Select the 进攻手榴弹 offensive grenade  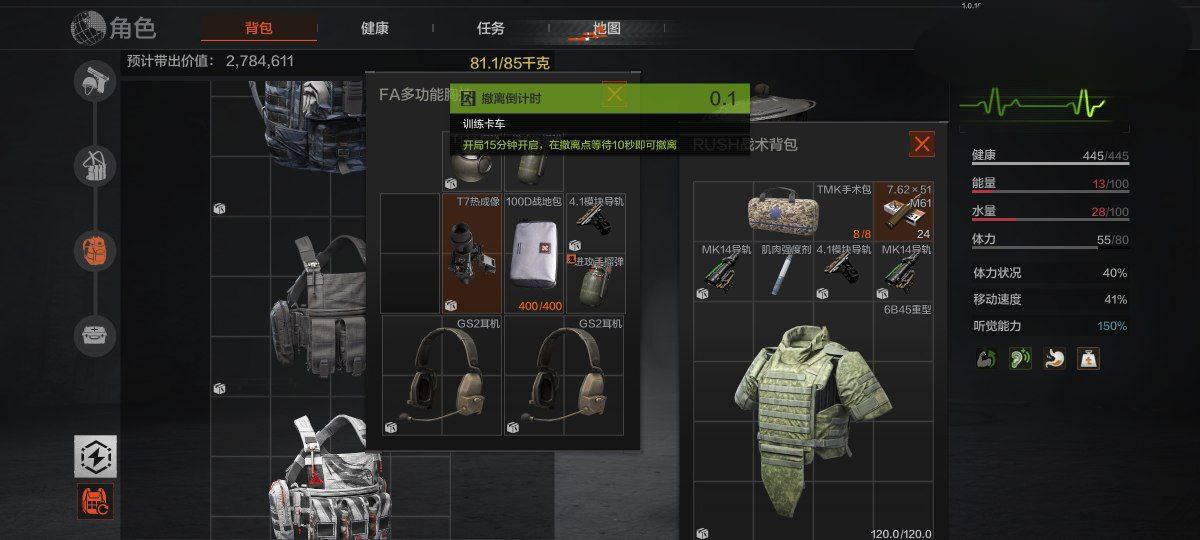(595, 282)
